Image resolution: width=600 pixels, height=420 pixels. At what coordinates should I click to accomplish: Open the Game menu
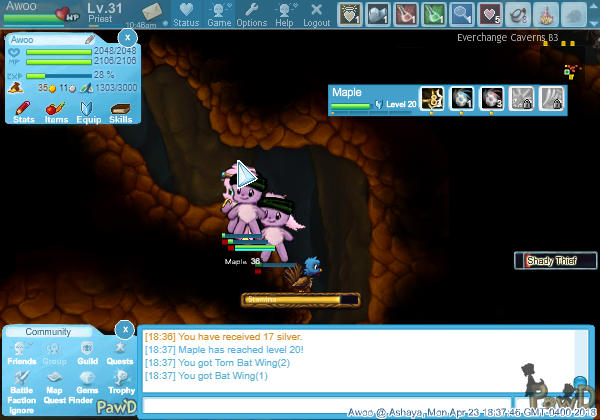(x=219, y=14)
